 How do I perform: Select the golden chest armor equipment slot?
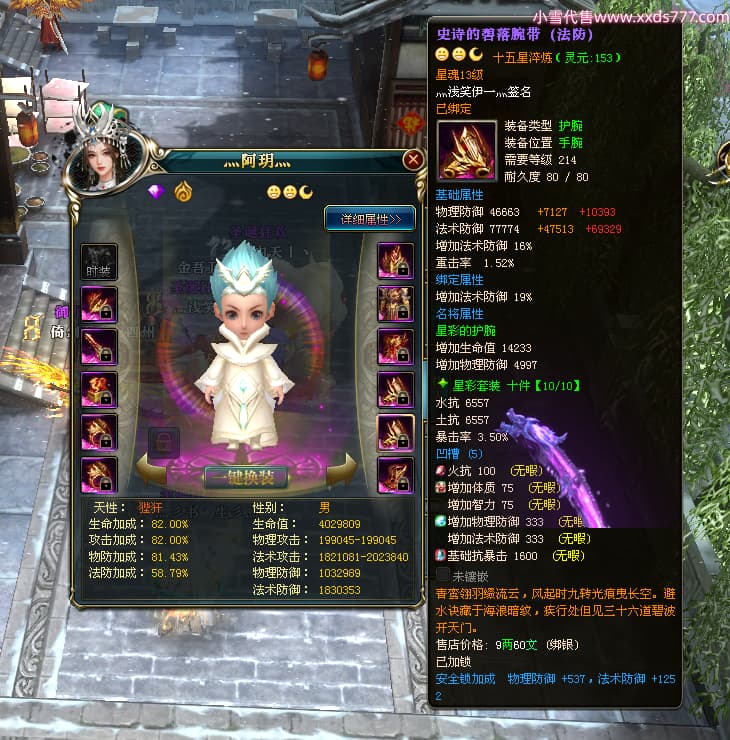tap(395, 304)
